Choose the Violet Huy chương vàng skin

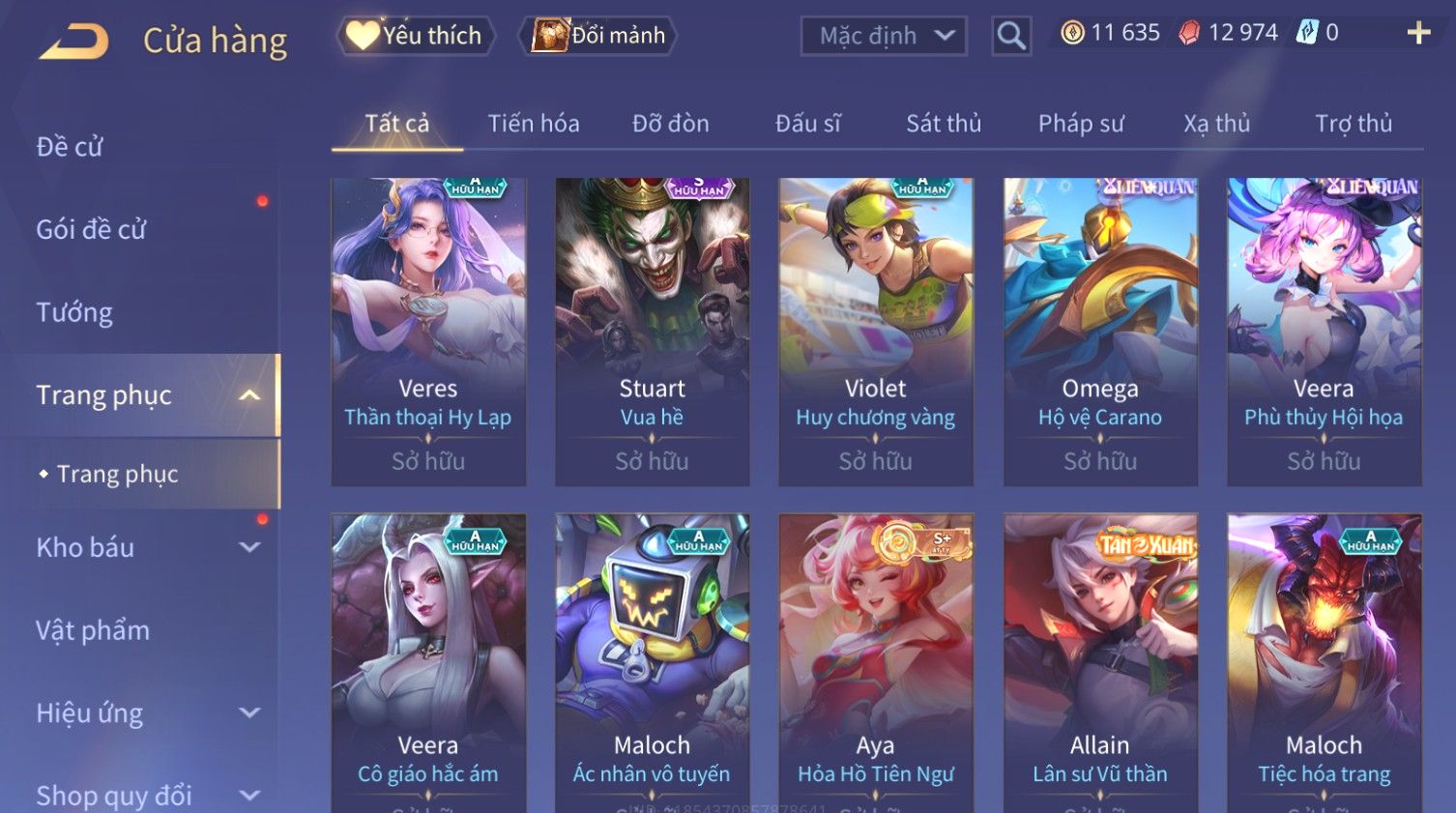875,329
